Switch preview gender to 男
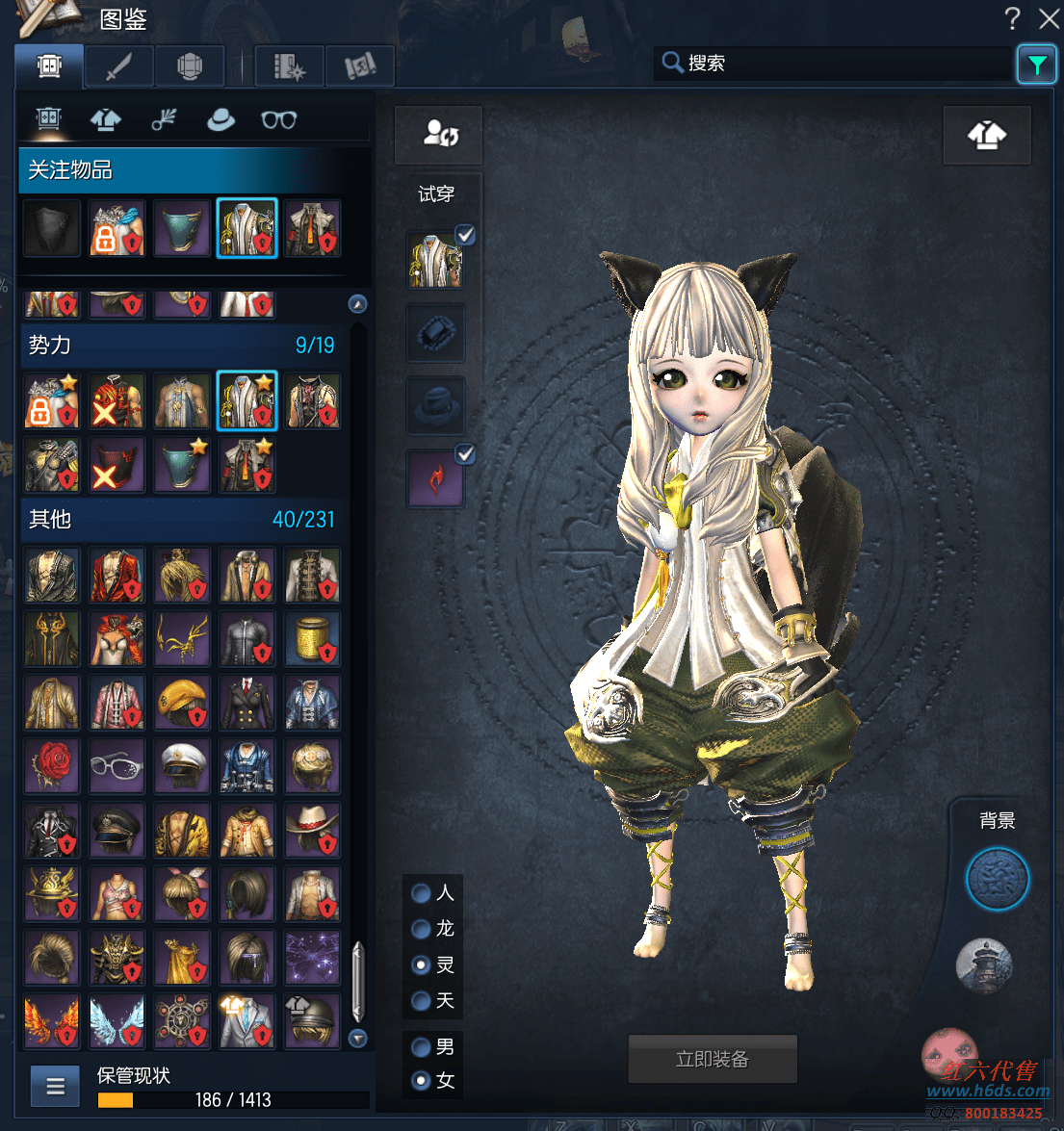The width and height of the screenshot is (1064, 1131). click(x=422, y=1046)
